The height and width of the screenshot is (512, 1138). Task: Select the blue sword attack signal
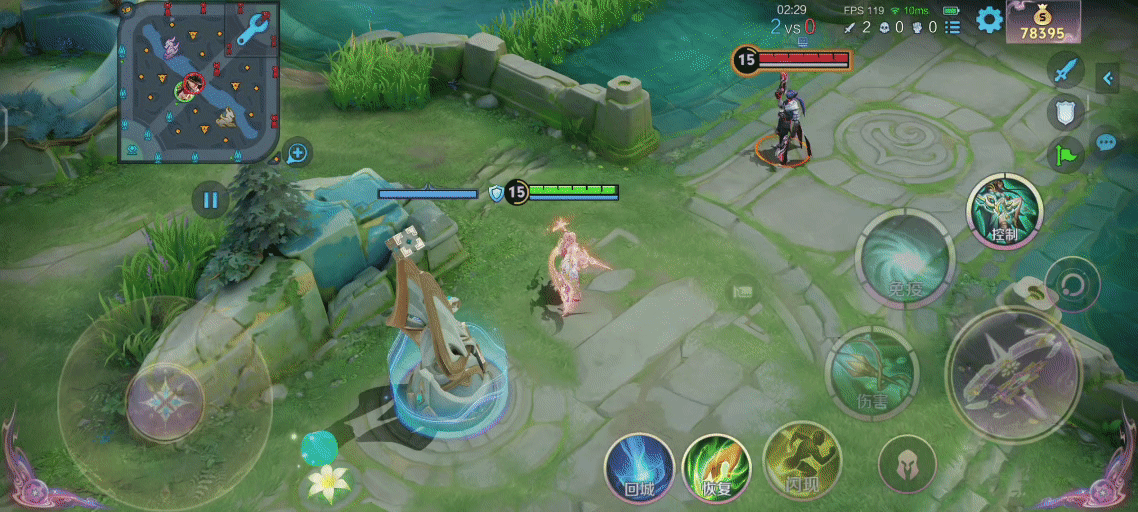coord(1066,71)
